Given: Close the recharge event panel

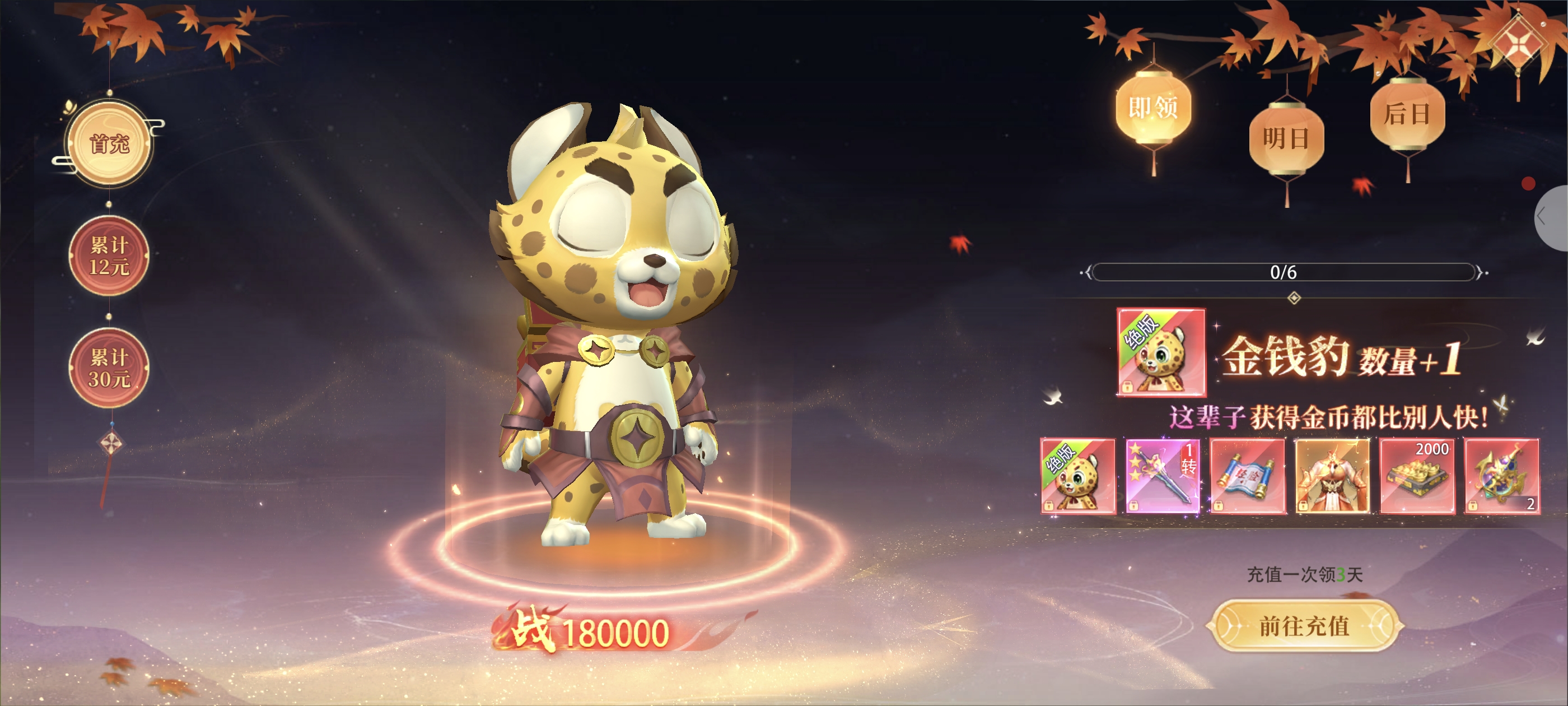Looking at the screenshot, I should tap(1520, 43).
